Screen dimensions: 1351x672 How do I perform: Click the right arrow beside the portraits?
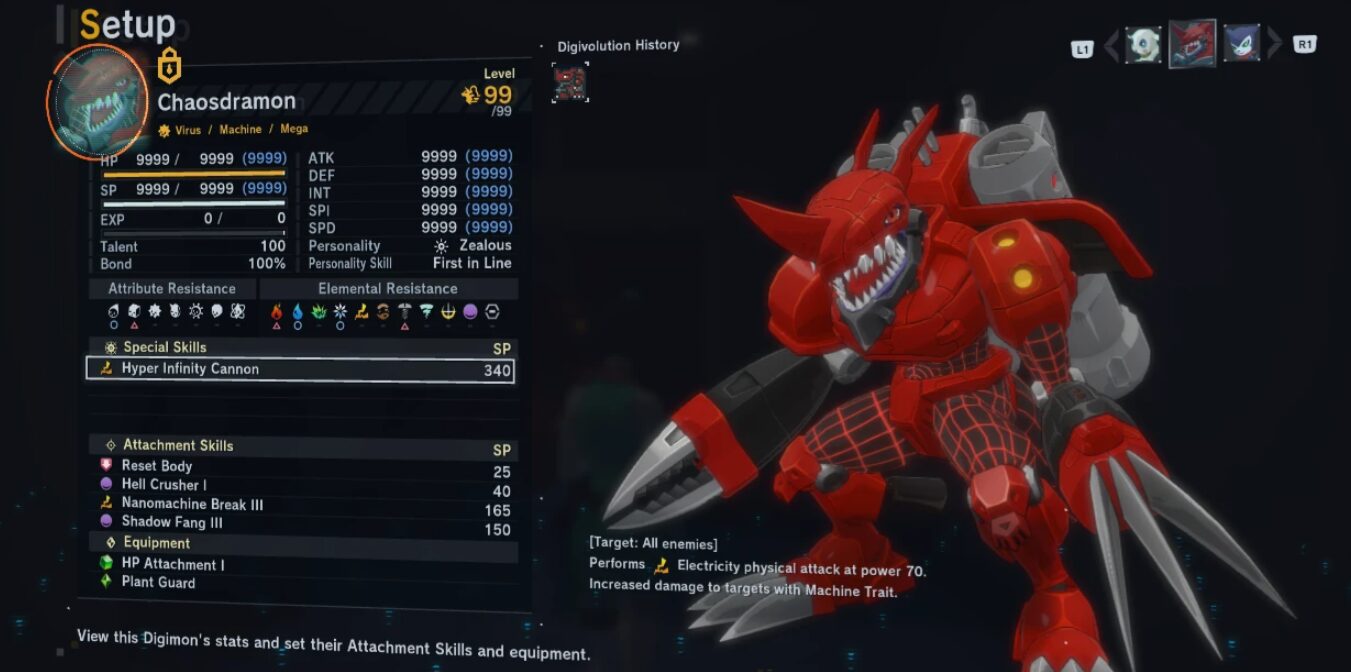point(1274,44)
